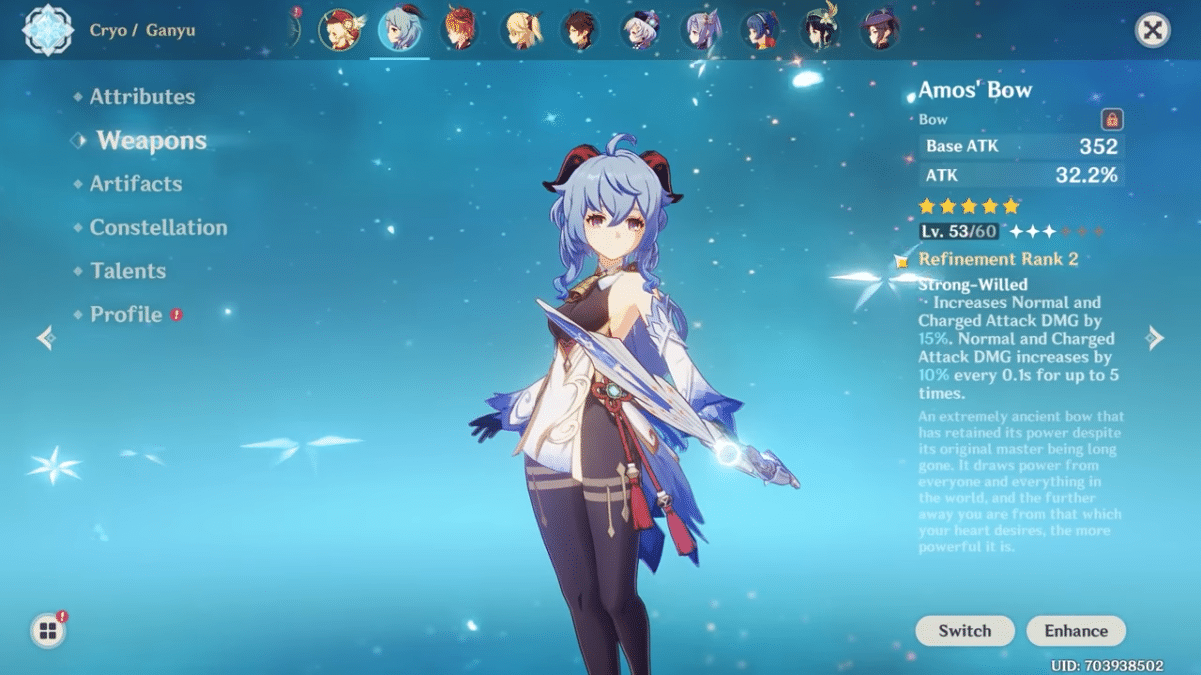Switch to Zhongli's portrait
The image size is (1201, 675).
coord(579,30)
